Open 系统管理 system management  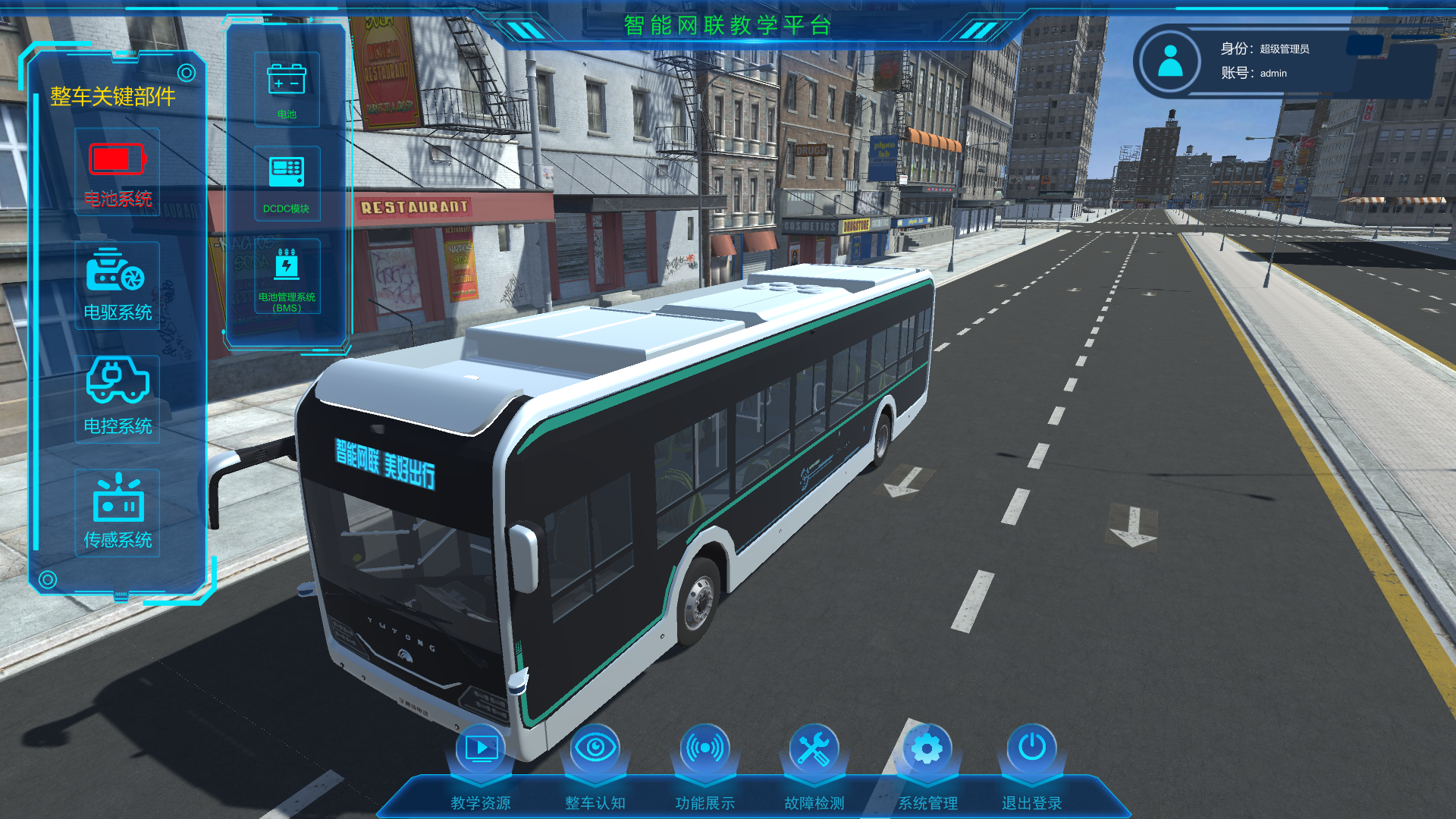coord(927,766)
